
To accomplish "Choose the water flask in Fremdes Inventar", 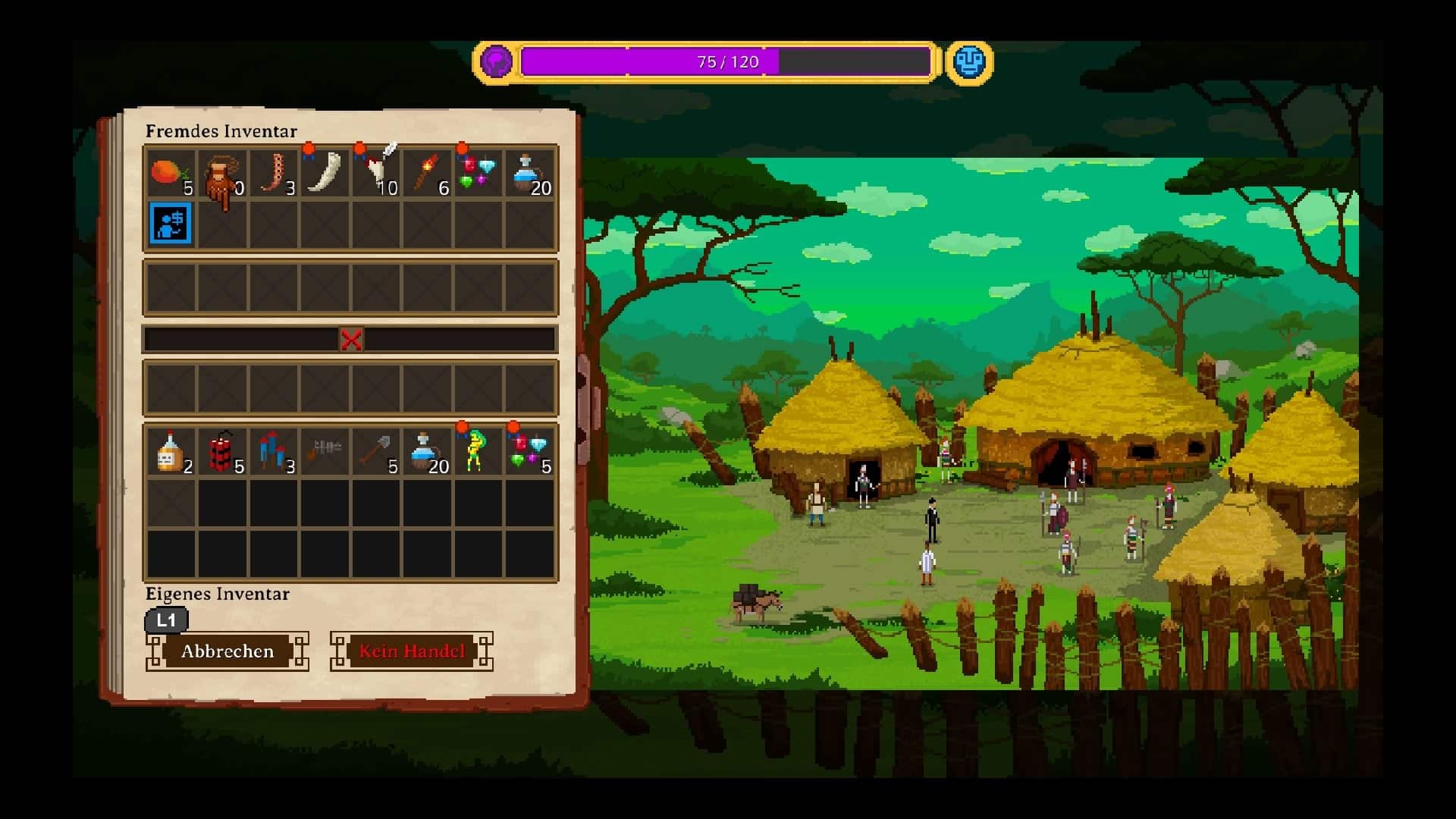I will click(529, 174).
